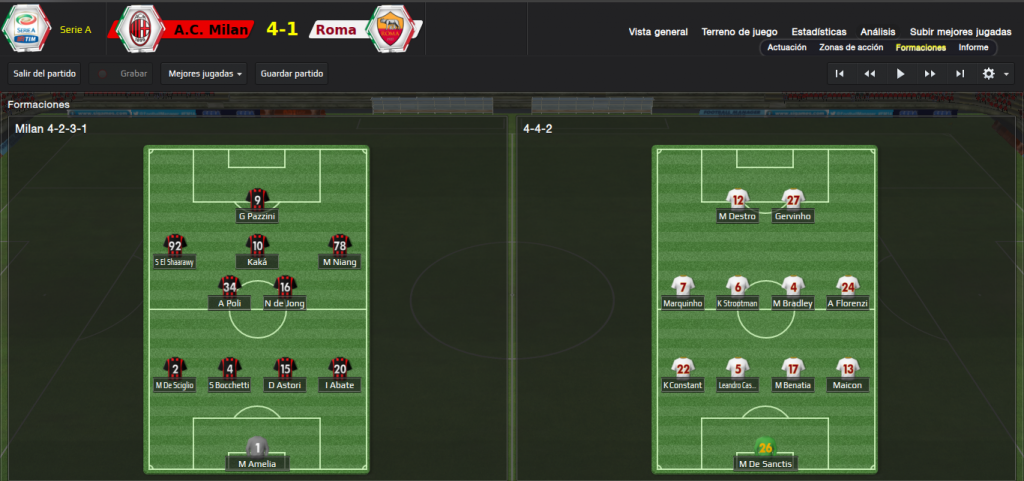Fast forward the match replay

click(930, 73)
